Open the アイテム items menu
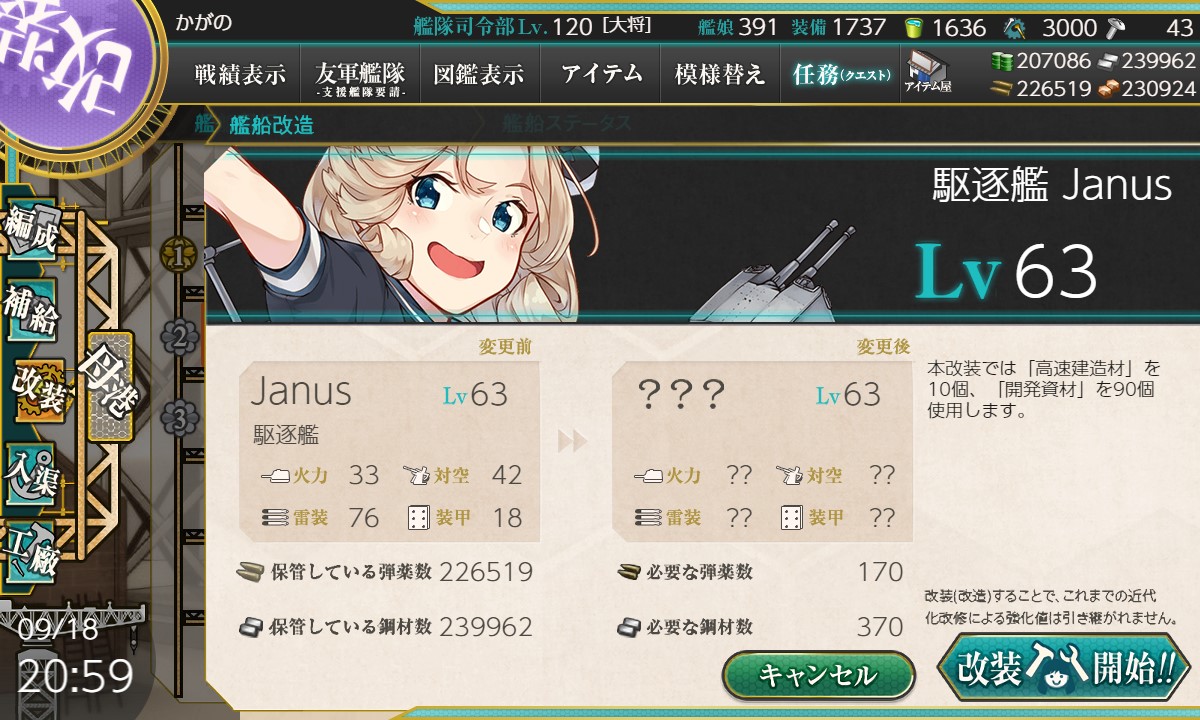This screenshot has height=720, width=1200. pyautogui.click(x=601, y=73)
